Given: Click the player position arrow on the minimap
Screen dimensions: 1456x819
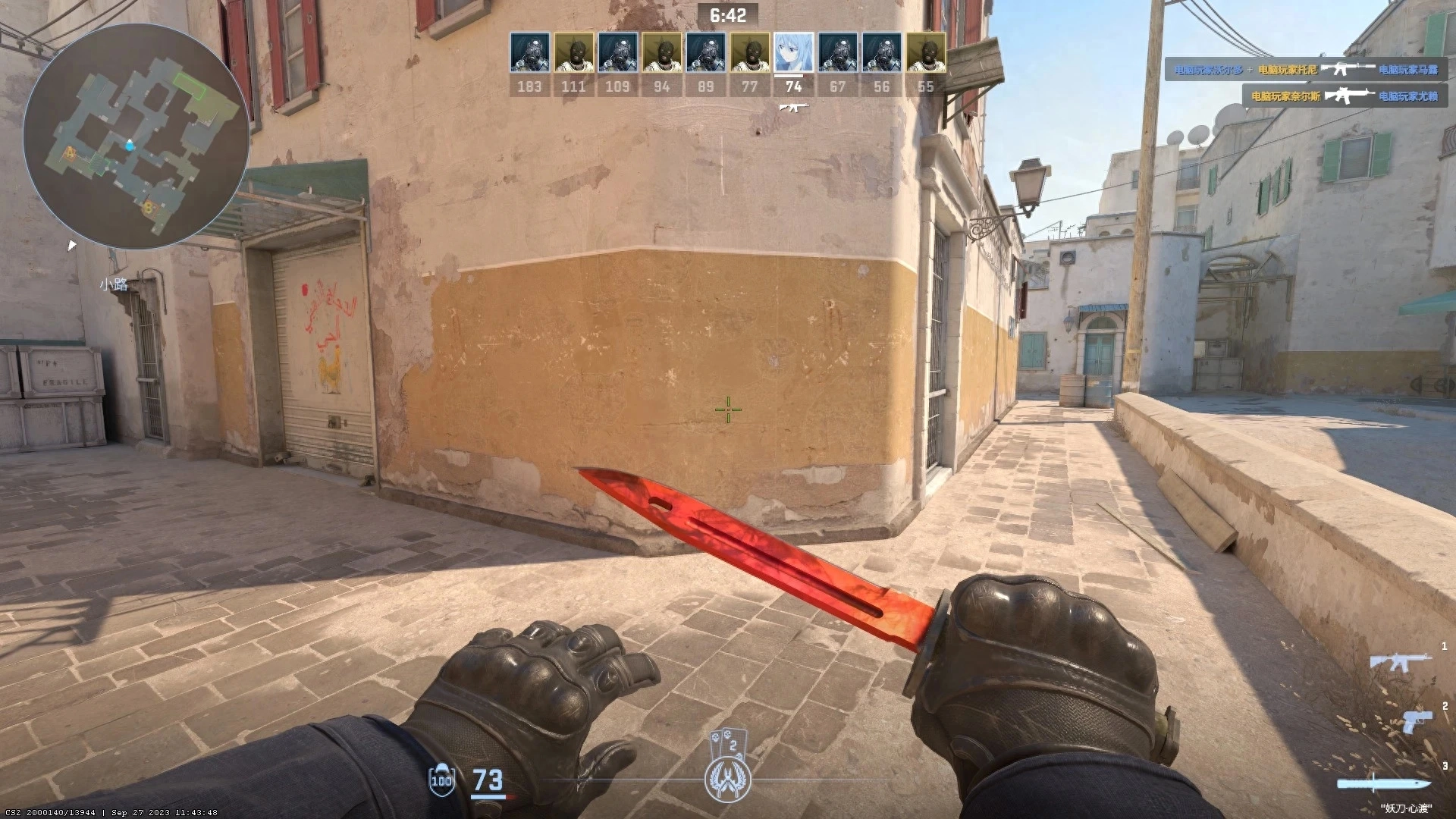Looking at the screenshot, I should (x=129, y=144).
